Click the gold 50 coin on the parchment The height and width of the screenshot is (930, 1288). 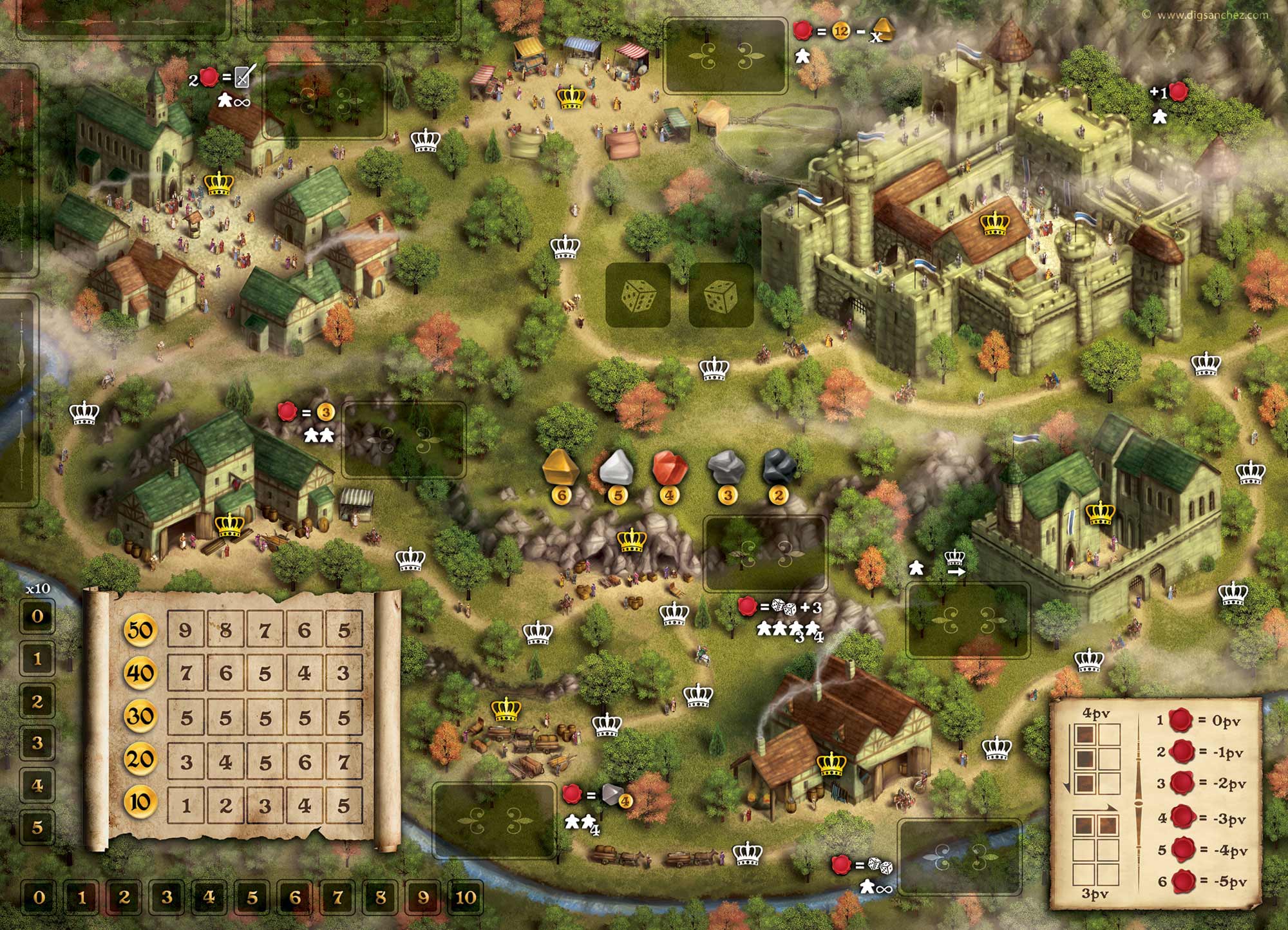coord(140,629)
